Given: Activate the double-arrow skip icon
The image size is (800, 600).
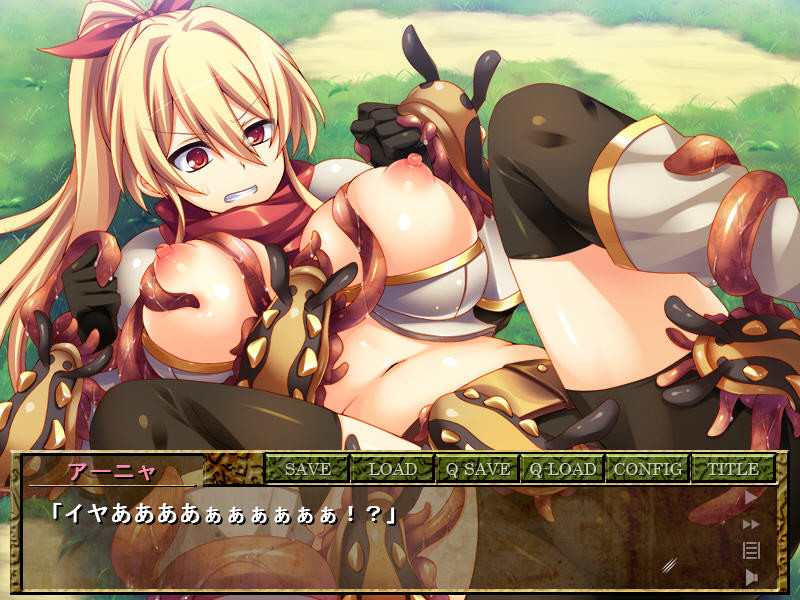Looking at the screenshot, I should tap(751, 523).
